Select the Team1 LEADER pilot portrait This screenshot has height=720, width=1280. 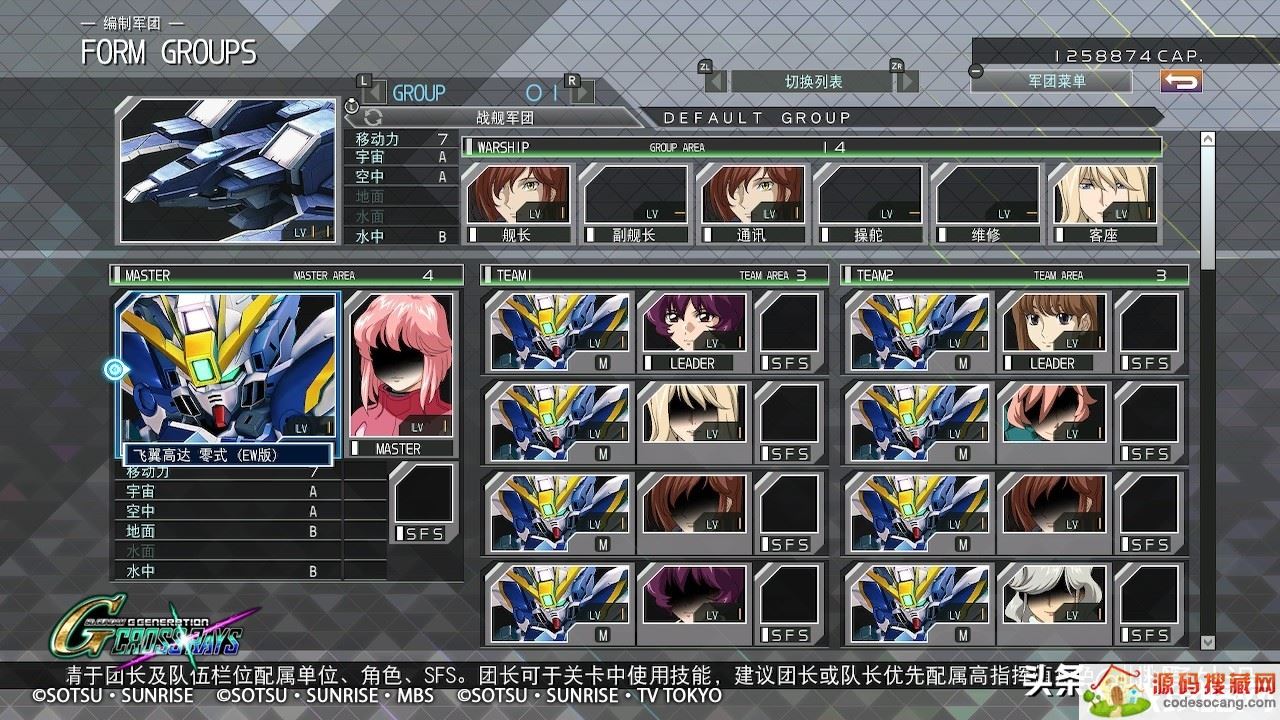tap(691, 331)
